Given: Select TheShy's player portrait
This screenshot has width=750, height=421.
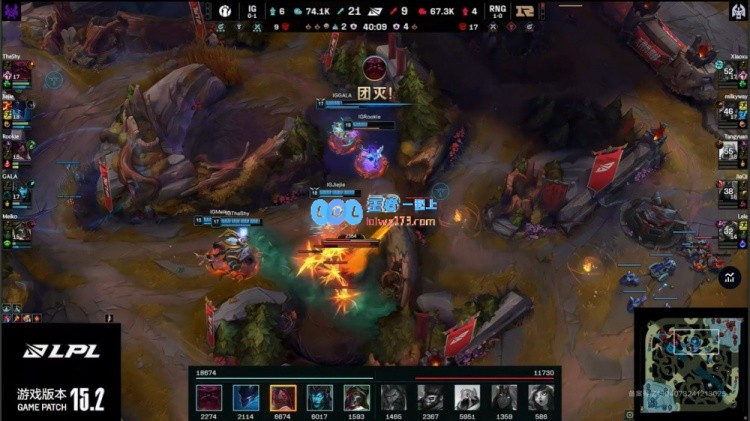Looking at the screenshot, I should (22, 73).
